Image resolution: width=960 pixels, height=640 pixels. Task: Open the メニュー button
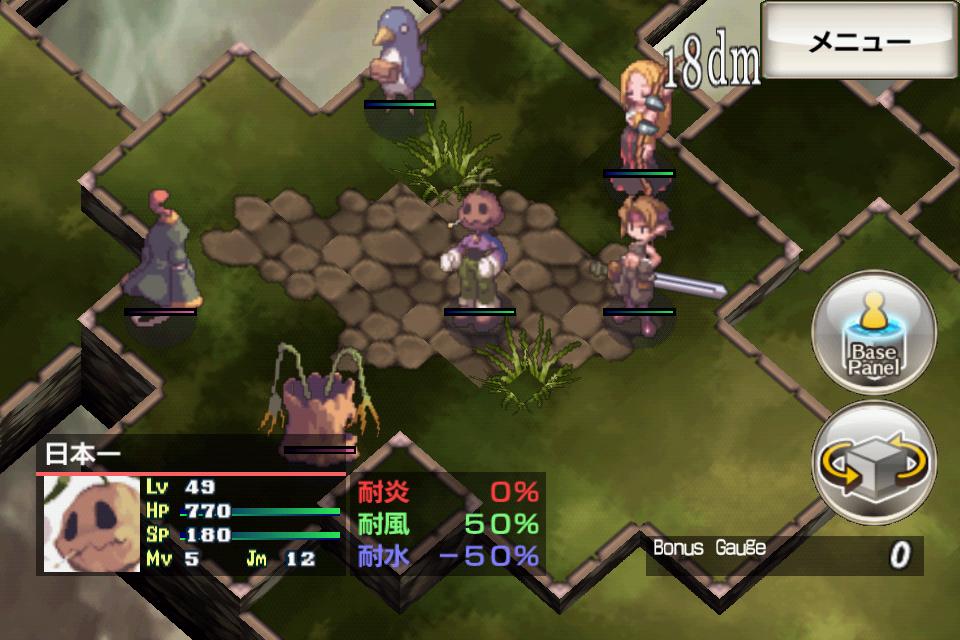pos(859,42)
